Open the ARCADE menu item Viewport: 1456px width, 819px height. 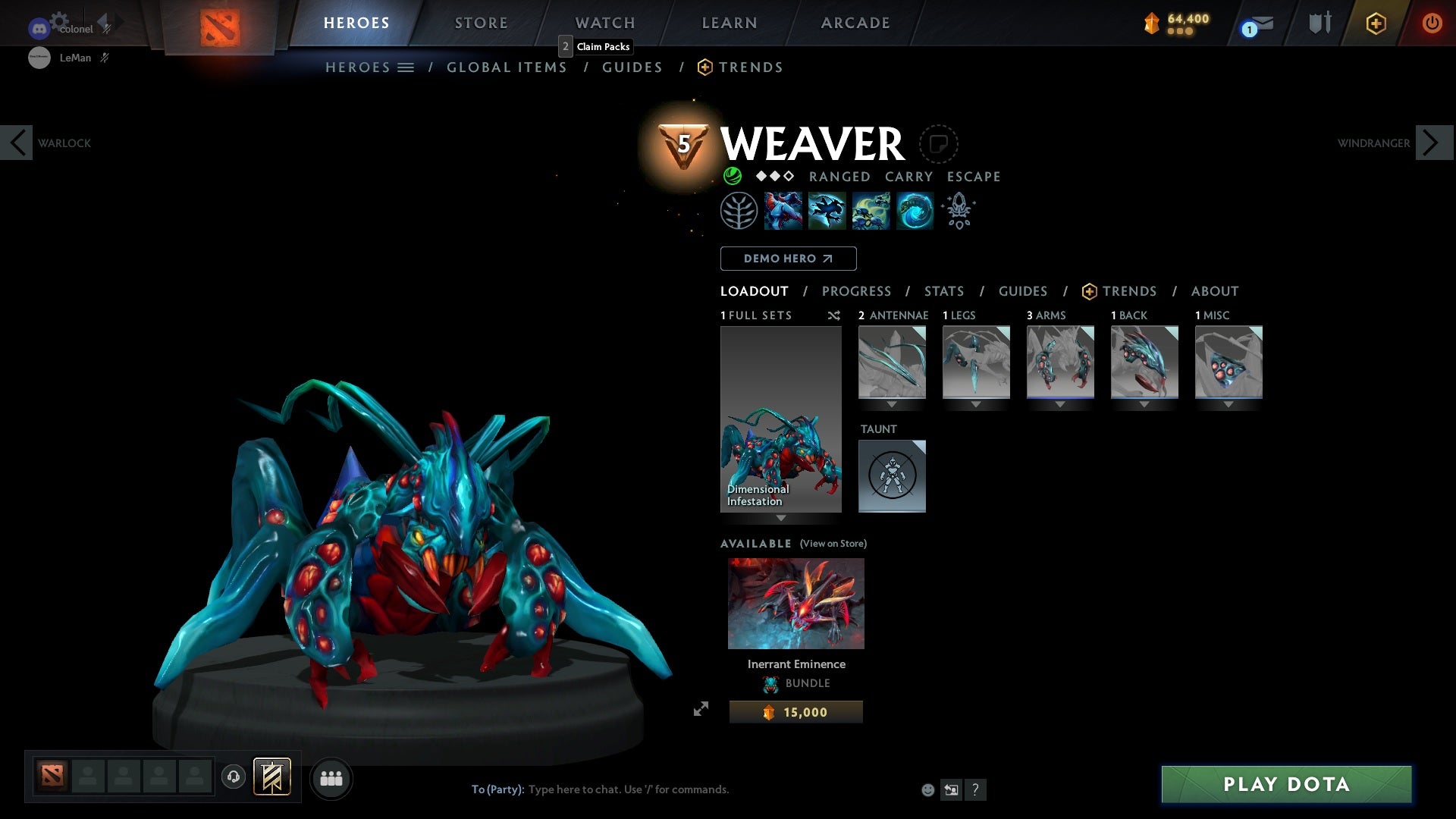(x=855, y=22)
